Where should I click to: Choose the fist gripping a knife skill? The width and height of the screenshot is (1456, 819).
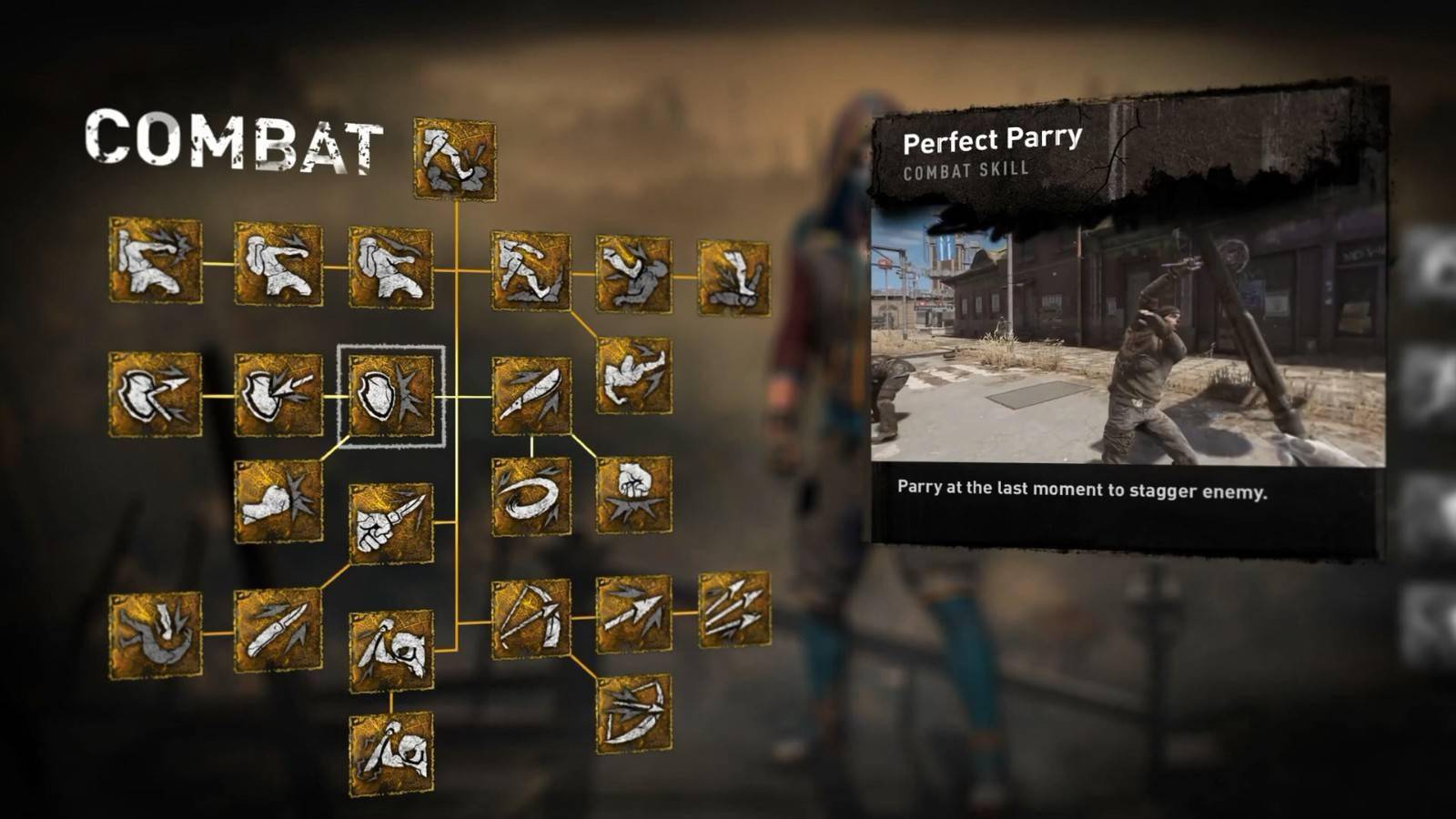tap(391, 523)
